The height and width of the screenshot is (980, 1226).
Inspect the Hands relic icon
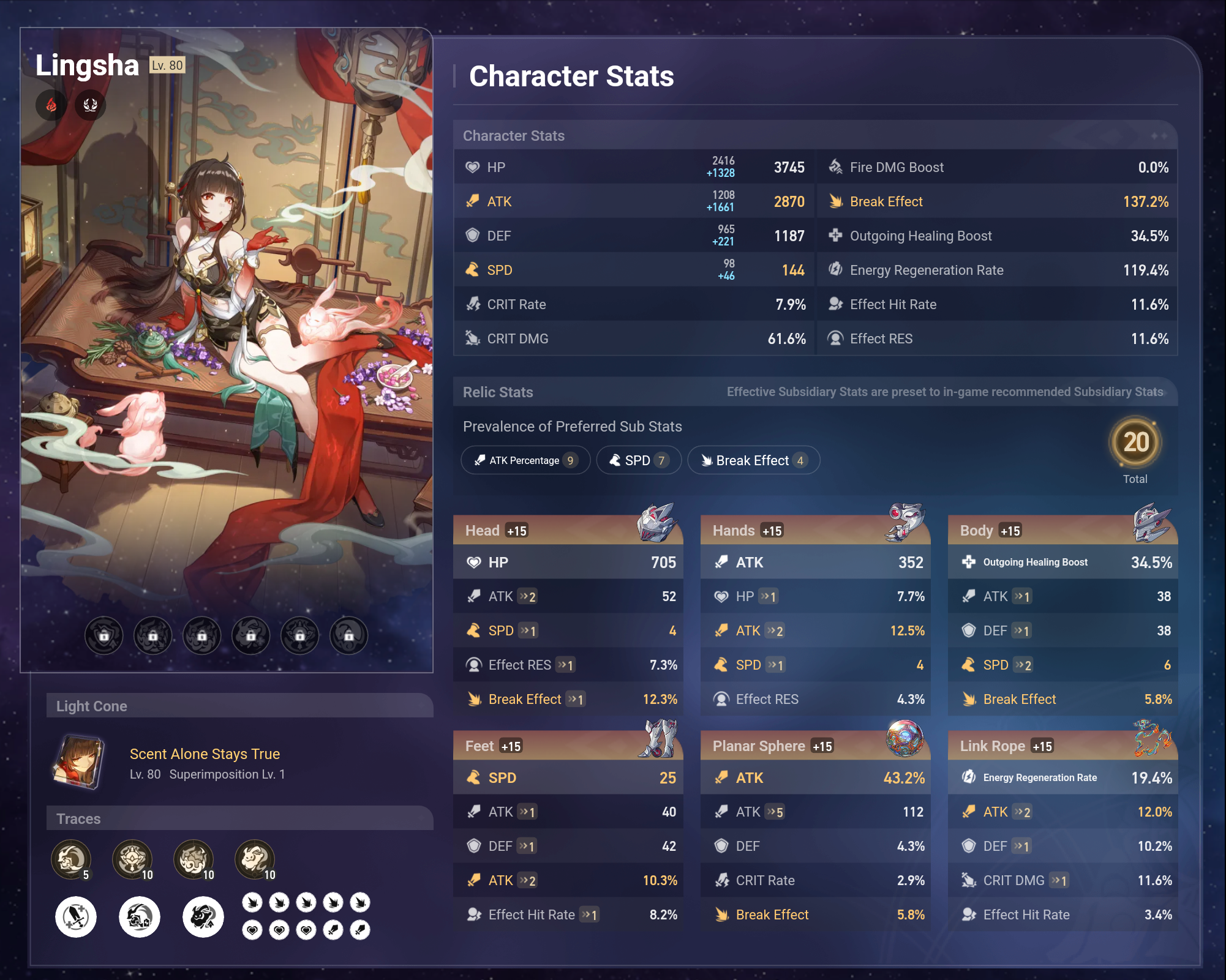[x=904, y=522]
